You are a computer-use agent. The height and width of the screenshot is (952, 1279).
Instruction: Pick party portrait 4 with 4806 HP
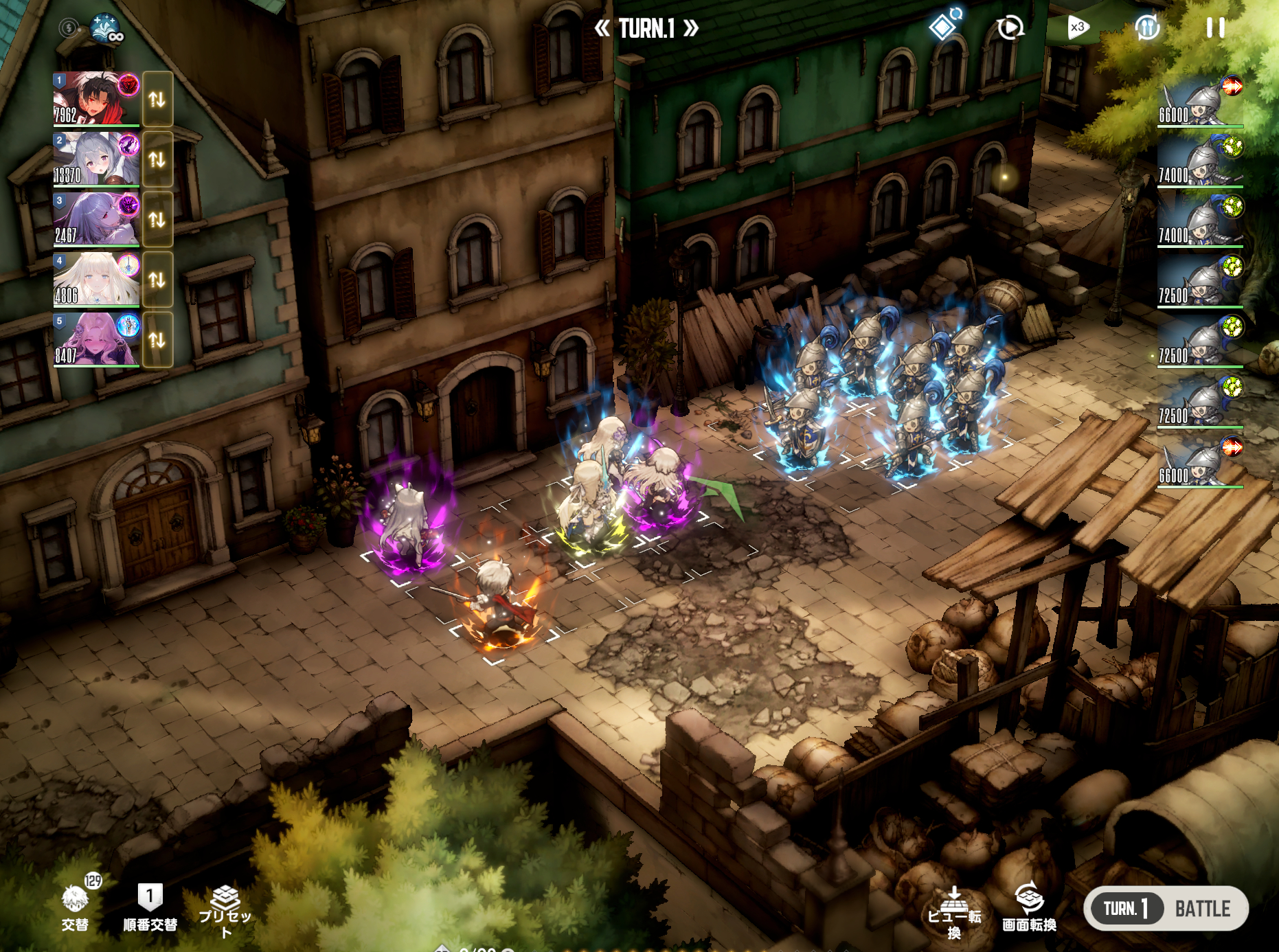tap(96, 279)
